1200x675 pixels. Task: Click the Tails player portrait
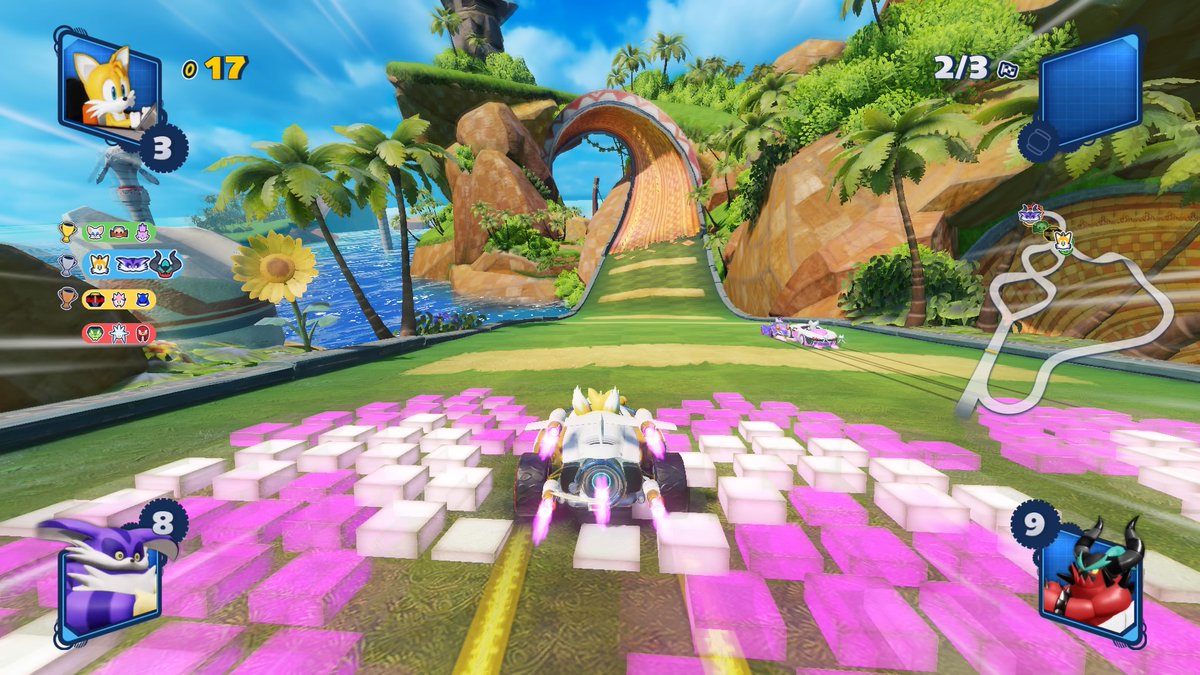tap(110, 85)
